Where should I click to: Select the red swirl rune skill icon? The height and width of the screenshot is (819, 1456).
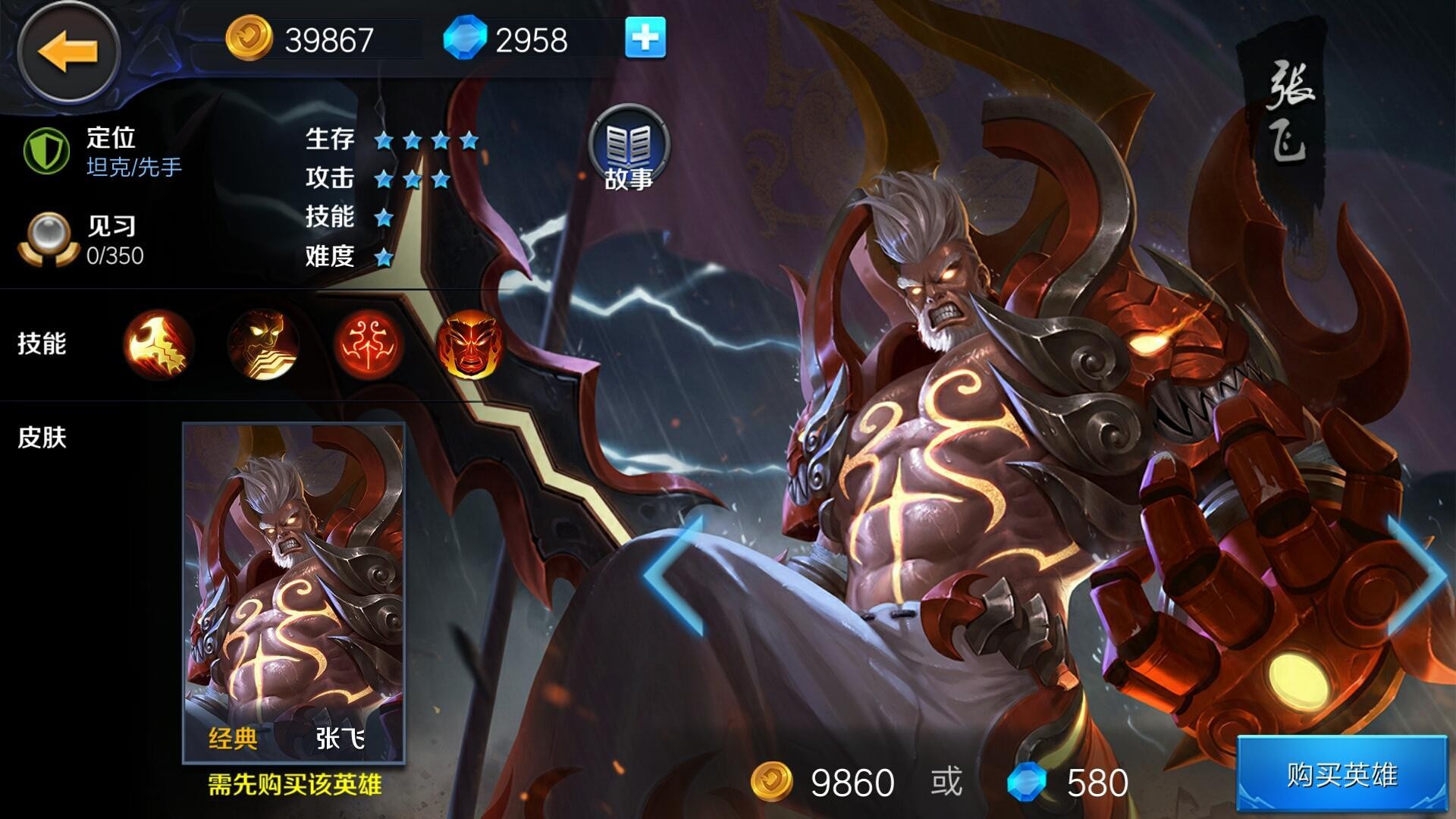[x=367, y=344]
